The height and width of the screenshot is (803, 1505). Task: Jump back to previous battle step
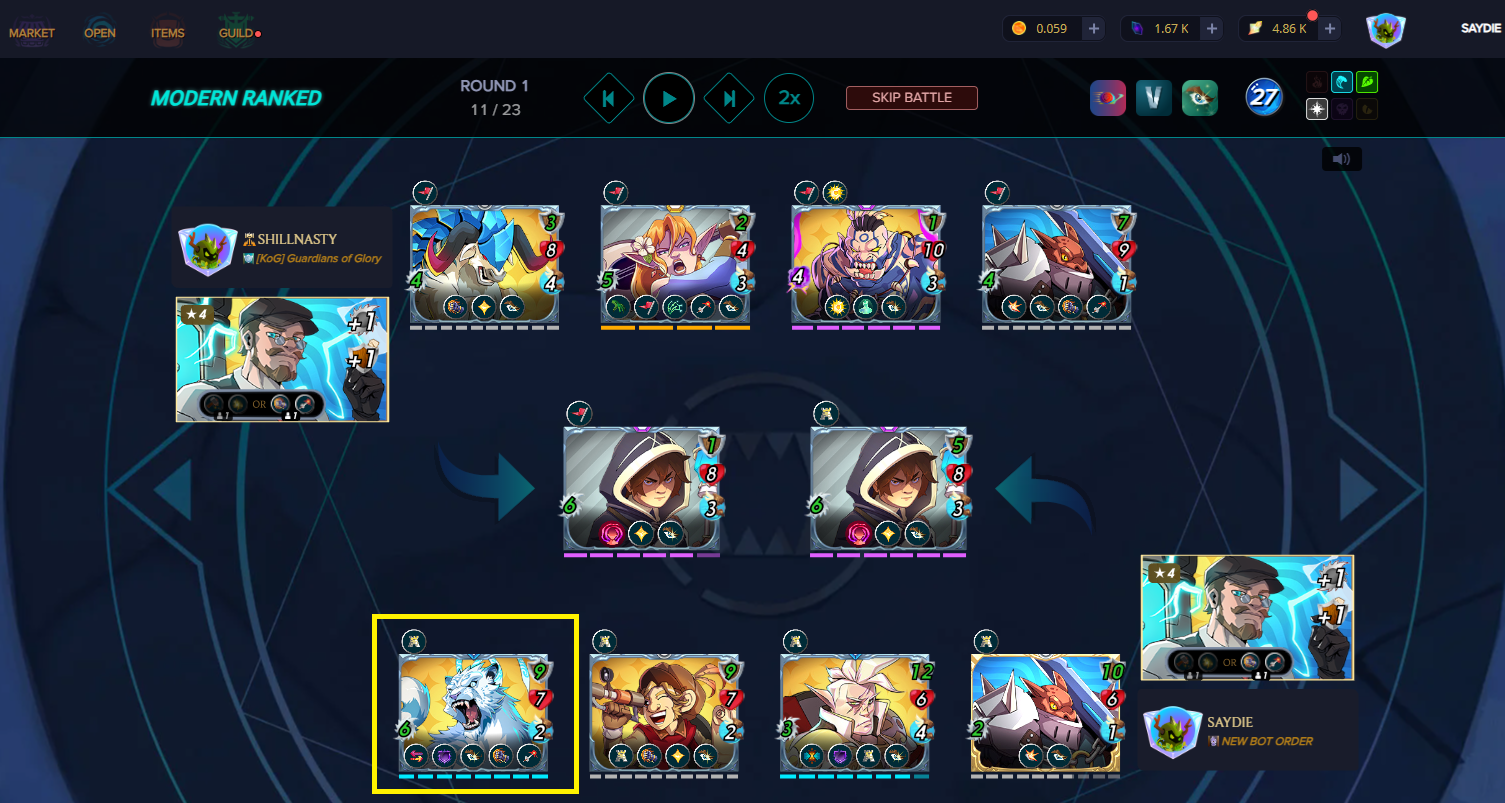click(x=609, y=98)
